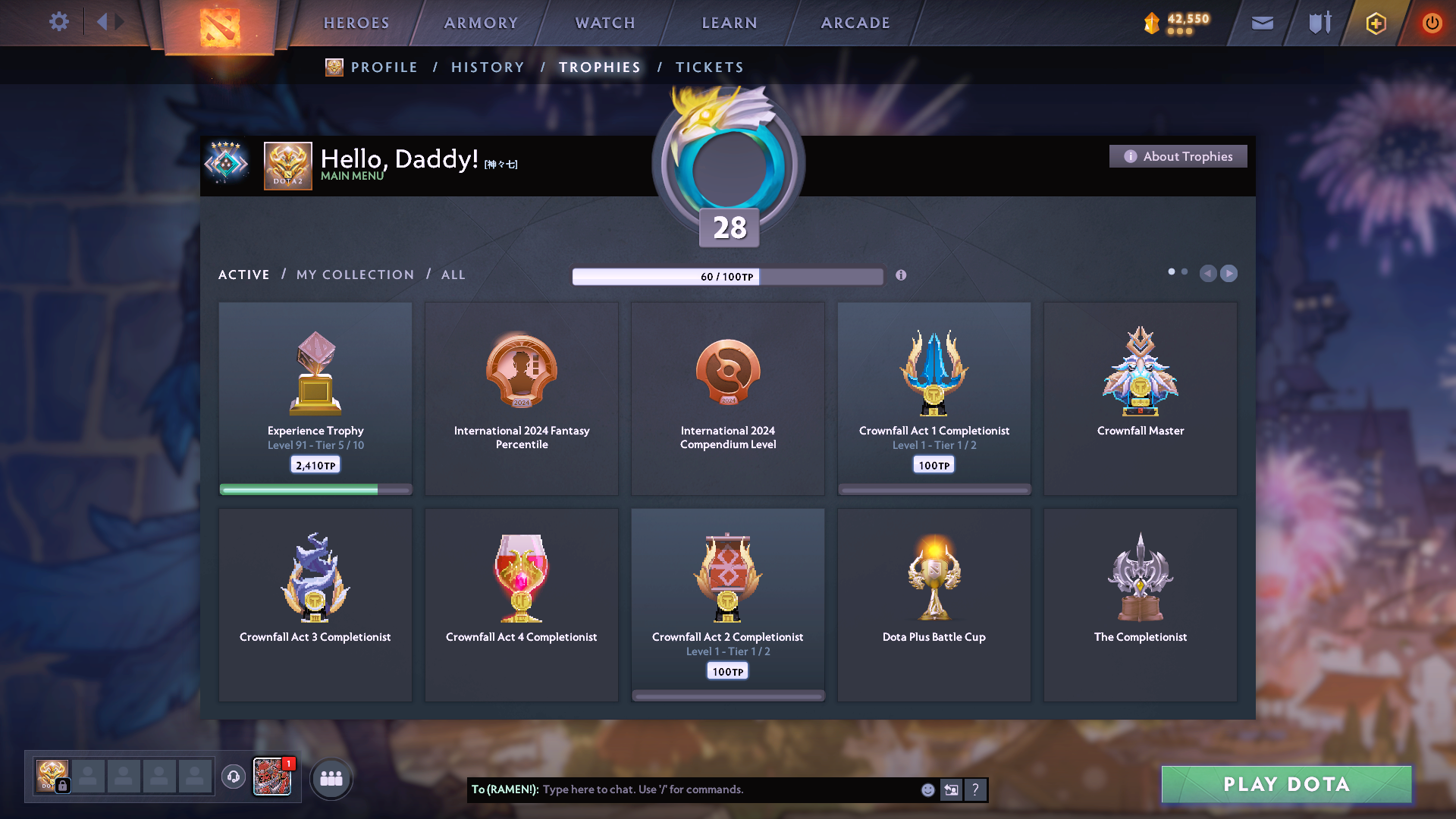Click the Dota 2 logo in the navbar
Viewport: 1456px width, 819px height.
pos(219,27)
